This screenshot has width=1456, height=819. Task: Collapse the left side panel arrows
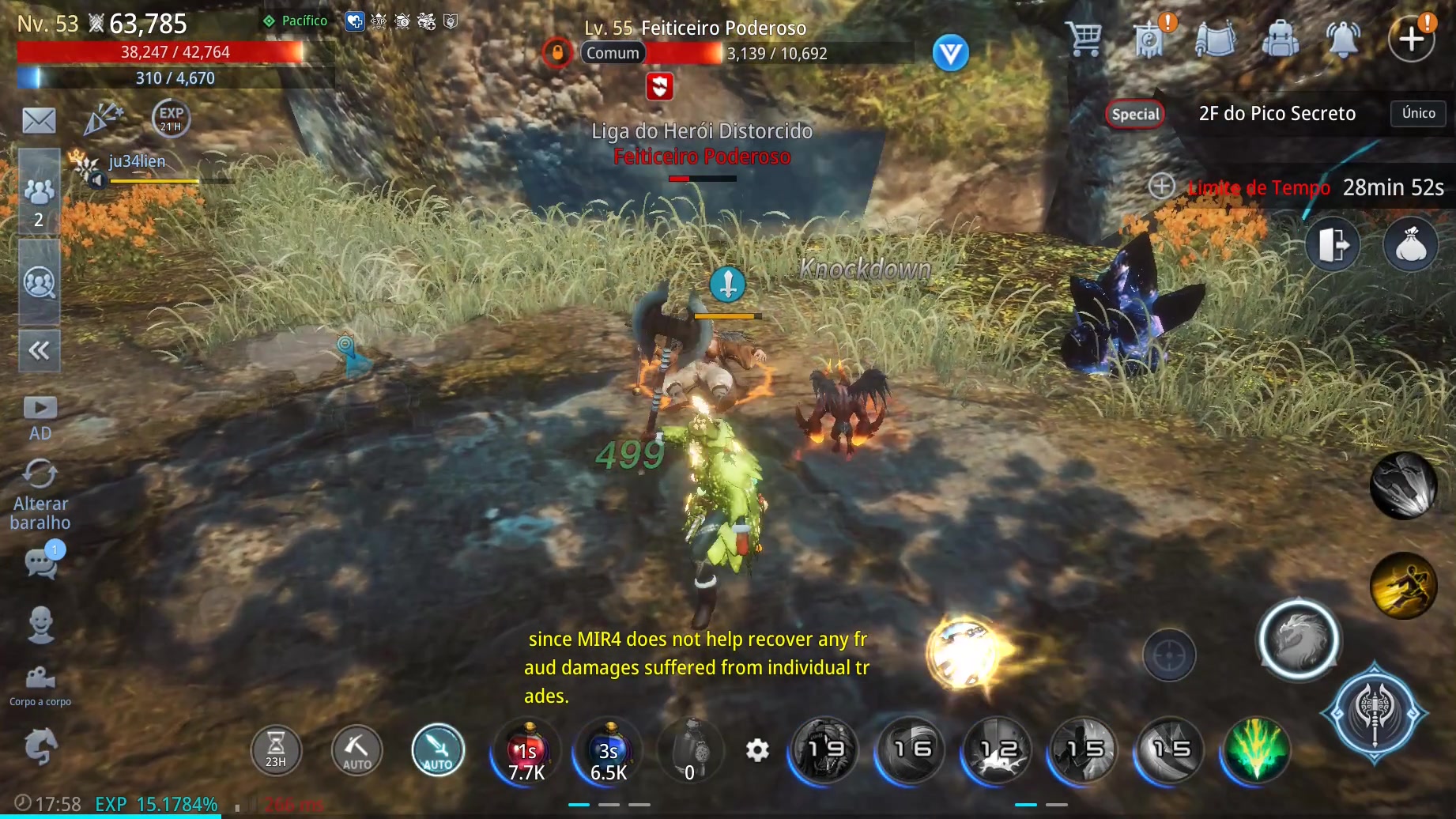click(39, 350)
